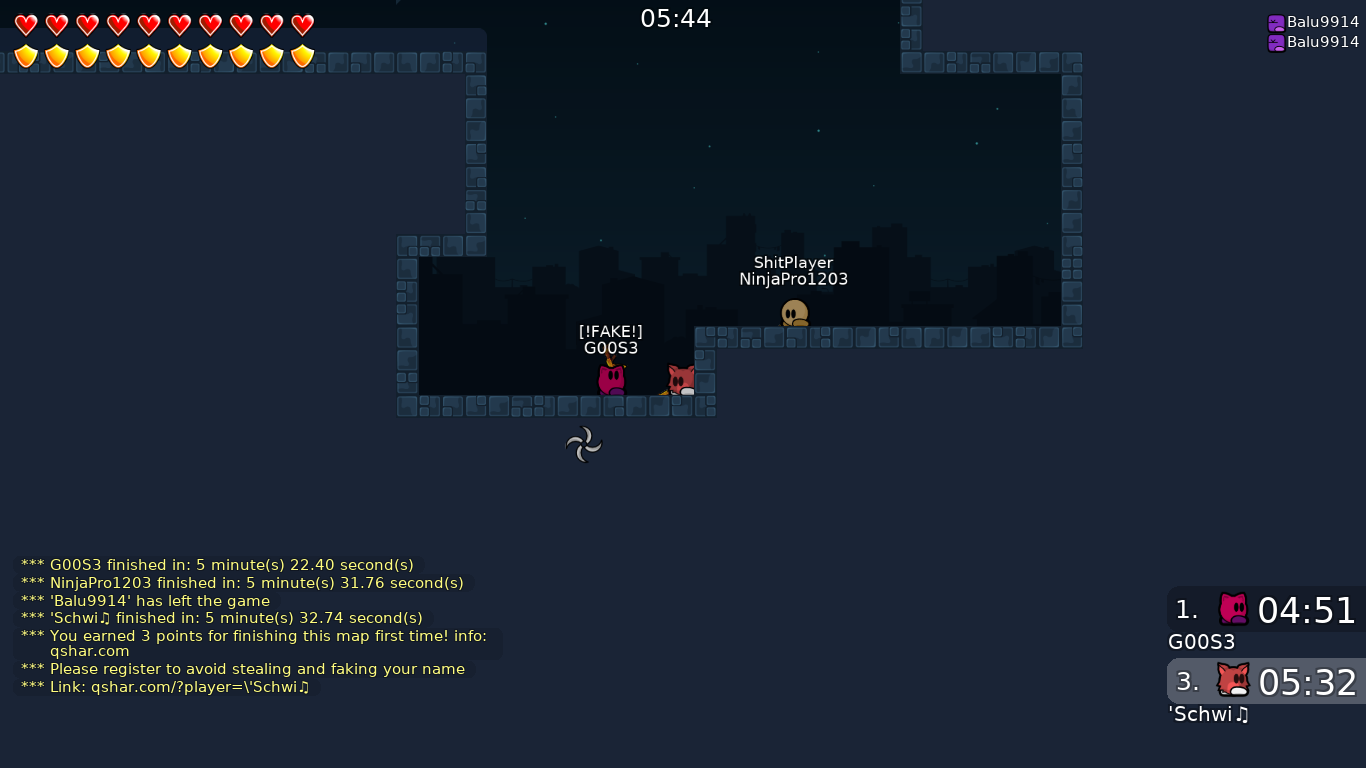The height and width of the screenshot is (768, 1366).
Task: Select the first-place time 04:51
Action: coord(1306,611)
